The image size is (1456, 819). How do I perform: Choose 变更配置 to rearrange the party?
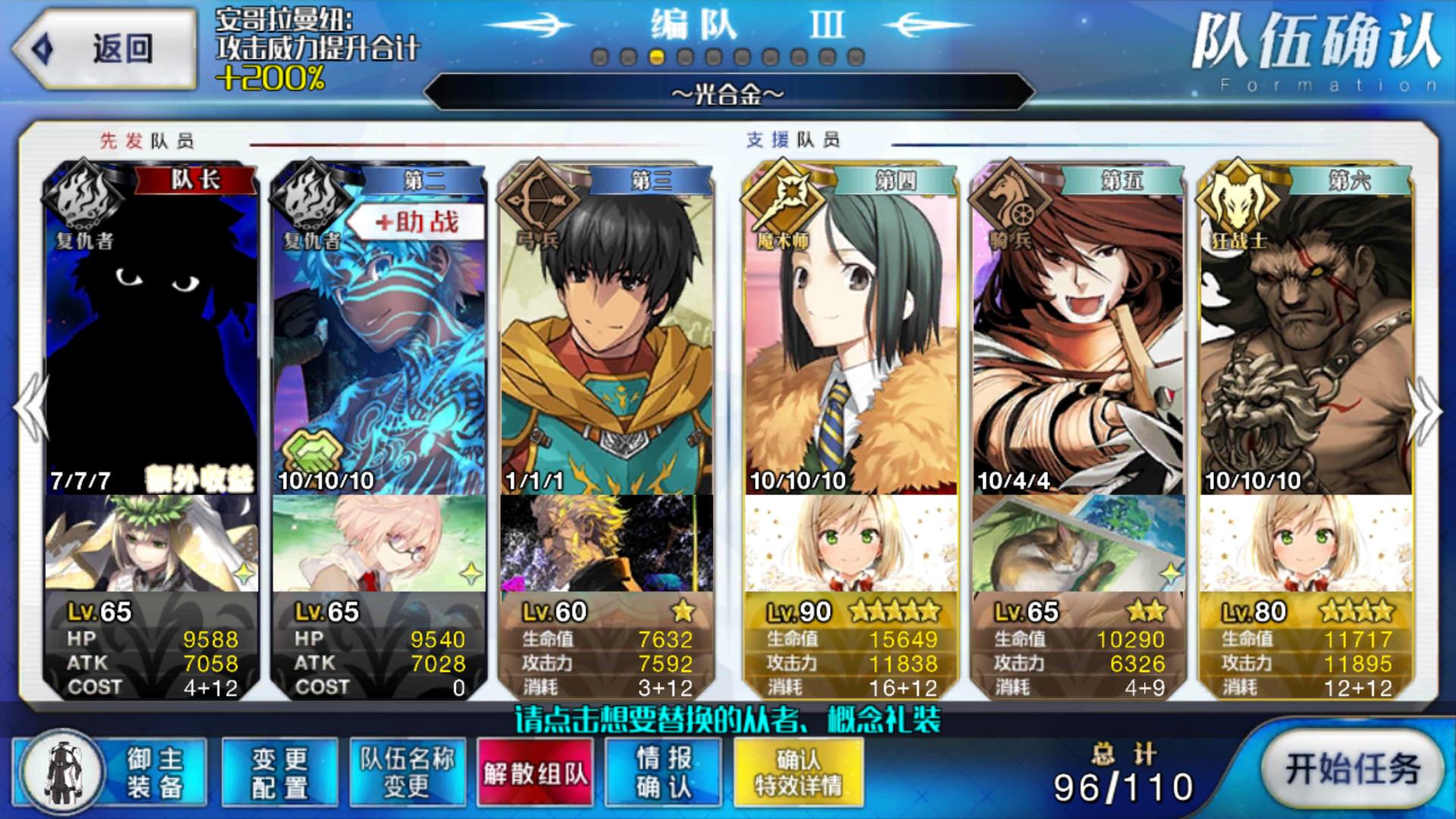[280, 772]
